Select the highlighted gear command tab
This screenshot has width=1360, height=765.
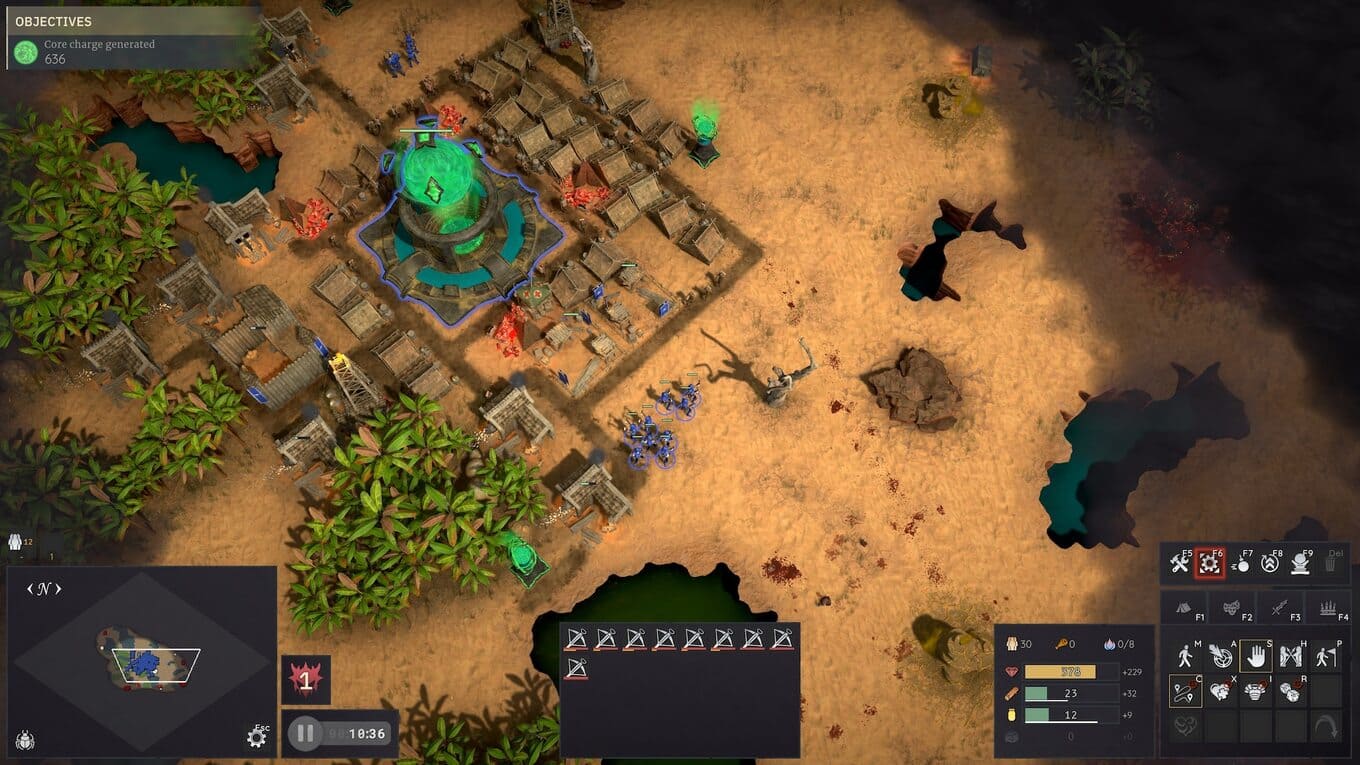coord(1210,564)
